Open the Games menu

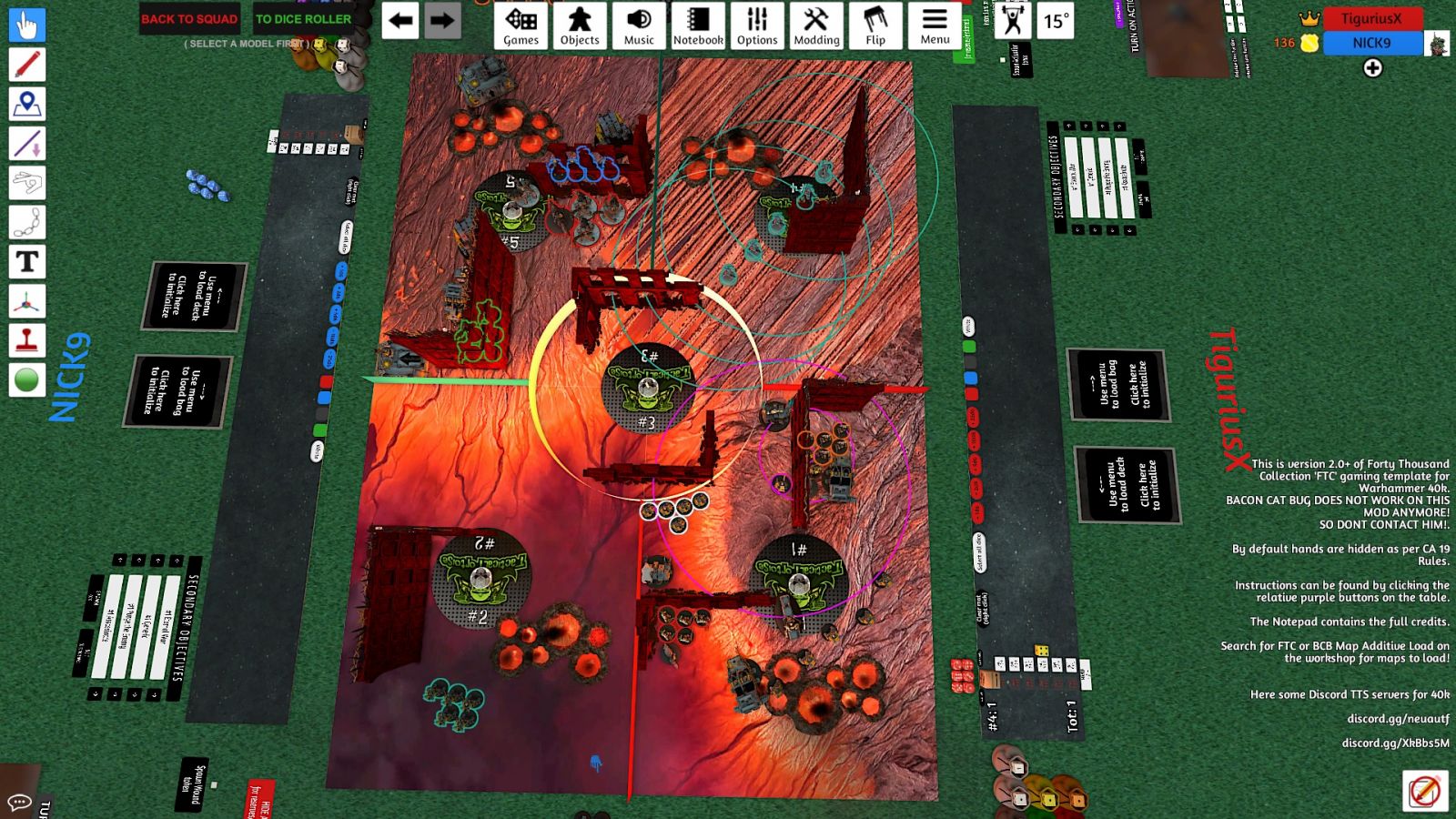coord(521,25)
